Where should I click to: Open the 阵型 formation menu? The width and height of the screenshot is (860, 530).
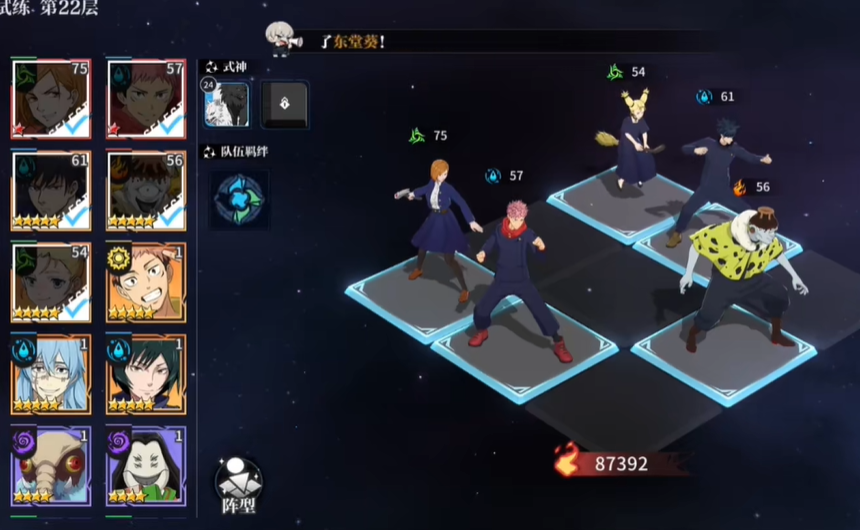239,486
